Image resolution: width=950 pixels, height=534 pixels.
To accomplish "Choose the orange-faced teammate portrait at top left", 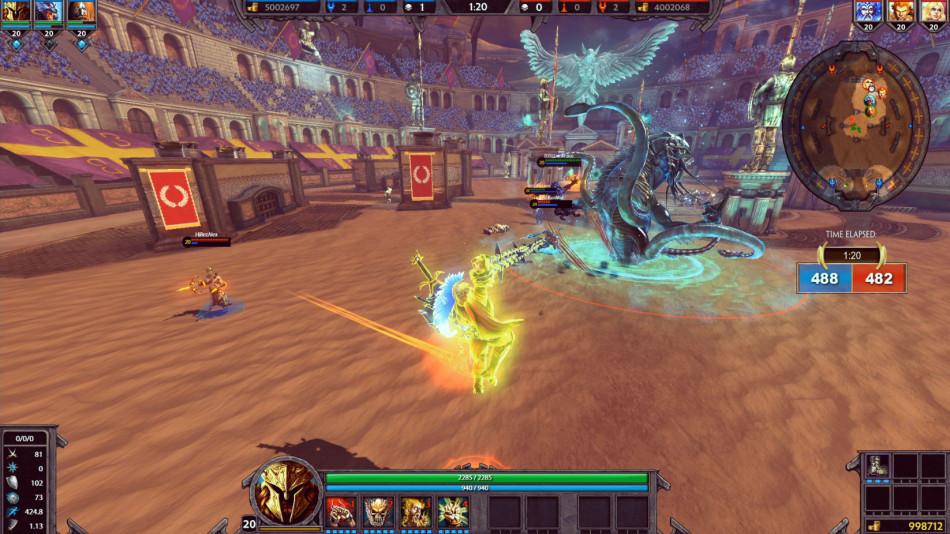I will 81,13.
